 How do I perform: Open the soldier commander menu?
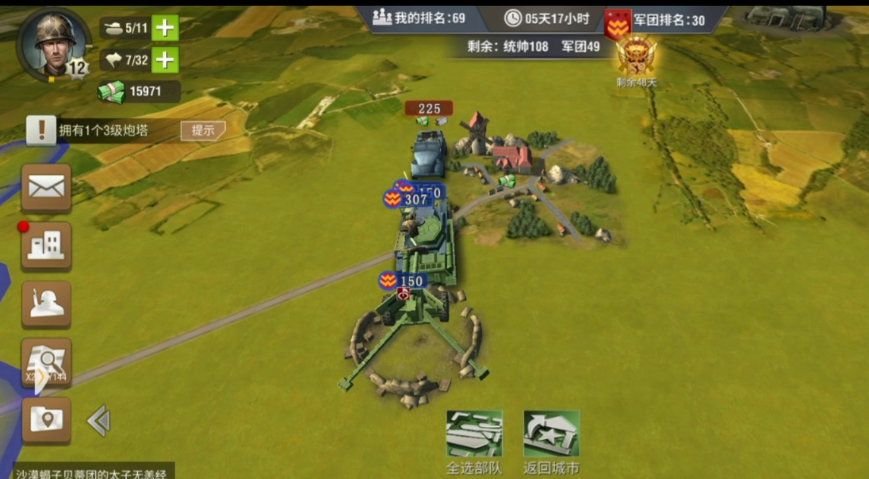(46, 304)
